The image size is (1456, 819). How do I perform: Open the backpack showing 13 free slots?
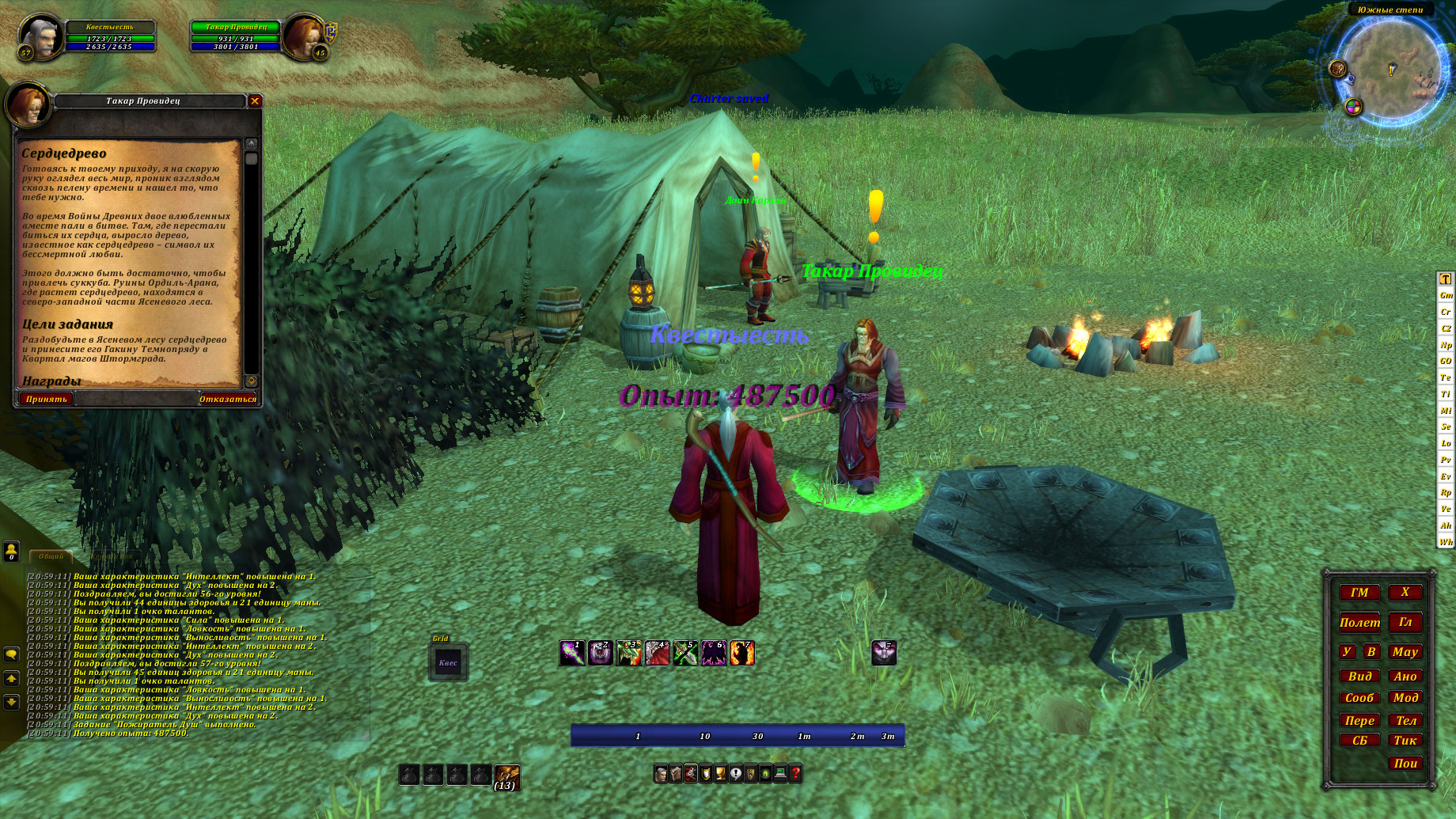[x=506, y=775]
